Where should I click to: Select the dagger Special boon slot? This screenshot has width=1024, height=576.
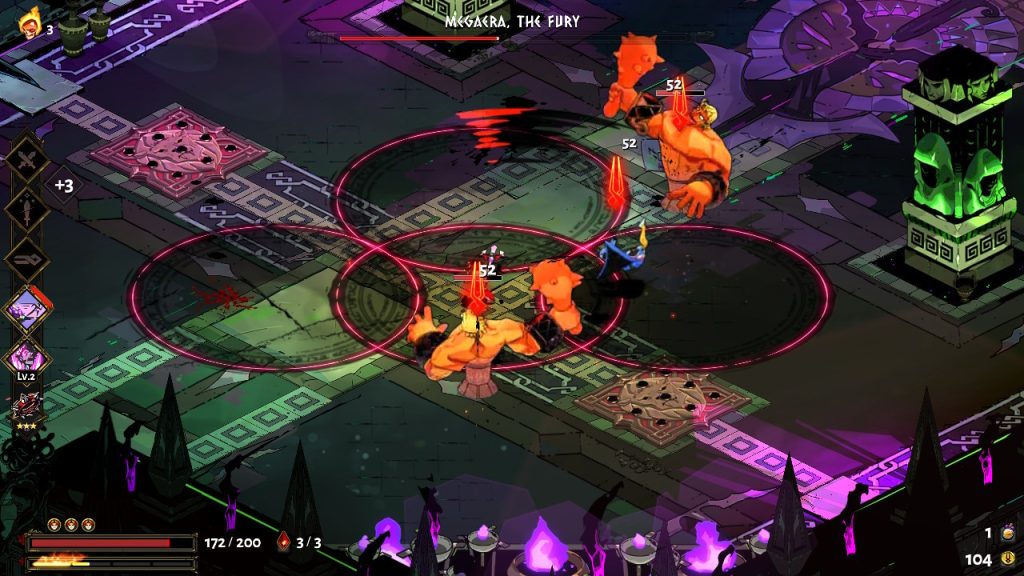27,209
